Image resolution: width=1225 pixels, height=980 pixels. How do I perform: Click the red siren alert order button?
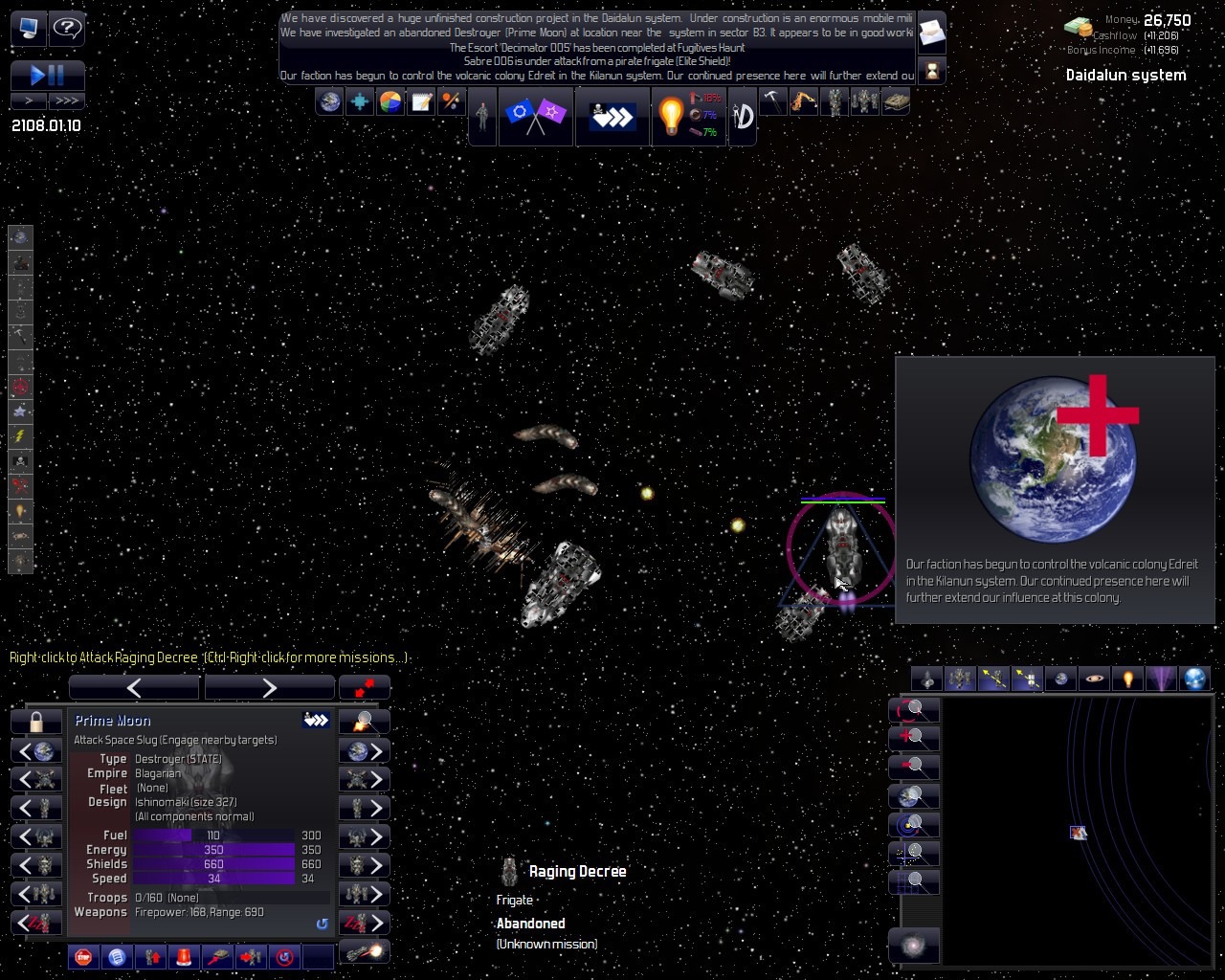[x=184, y=956]
